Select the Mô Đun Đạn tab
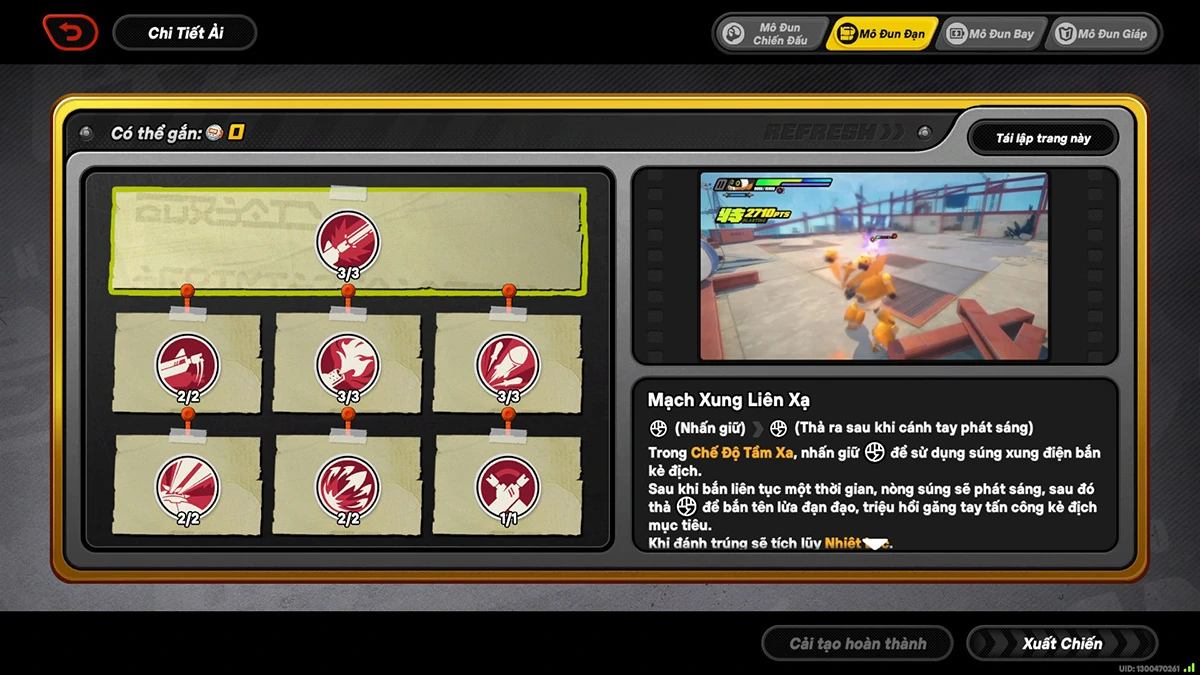Image resolution: width=1200 pixels, height=675 pixels. [884, 34]
